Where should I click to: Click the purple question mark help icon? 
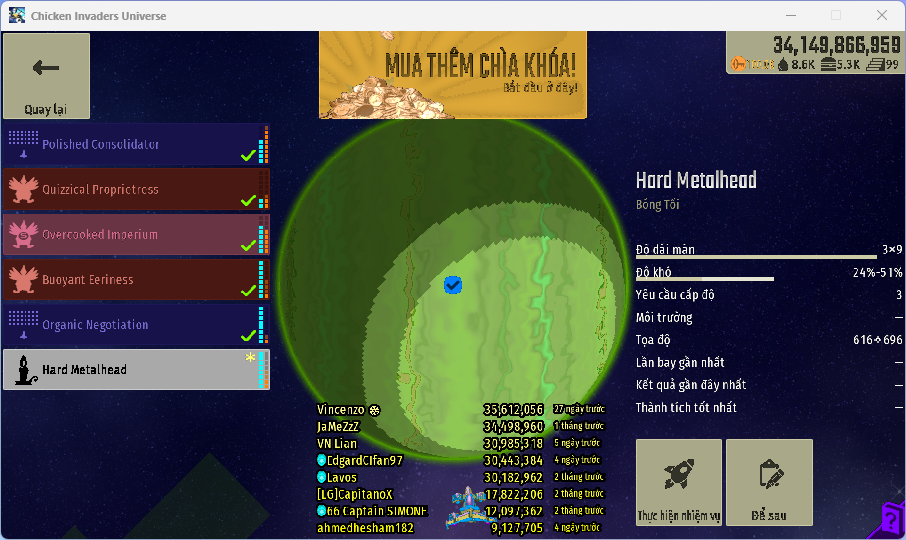click(x=891, y=518)
